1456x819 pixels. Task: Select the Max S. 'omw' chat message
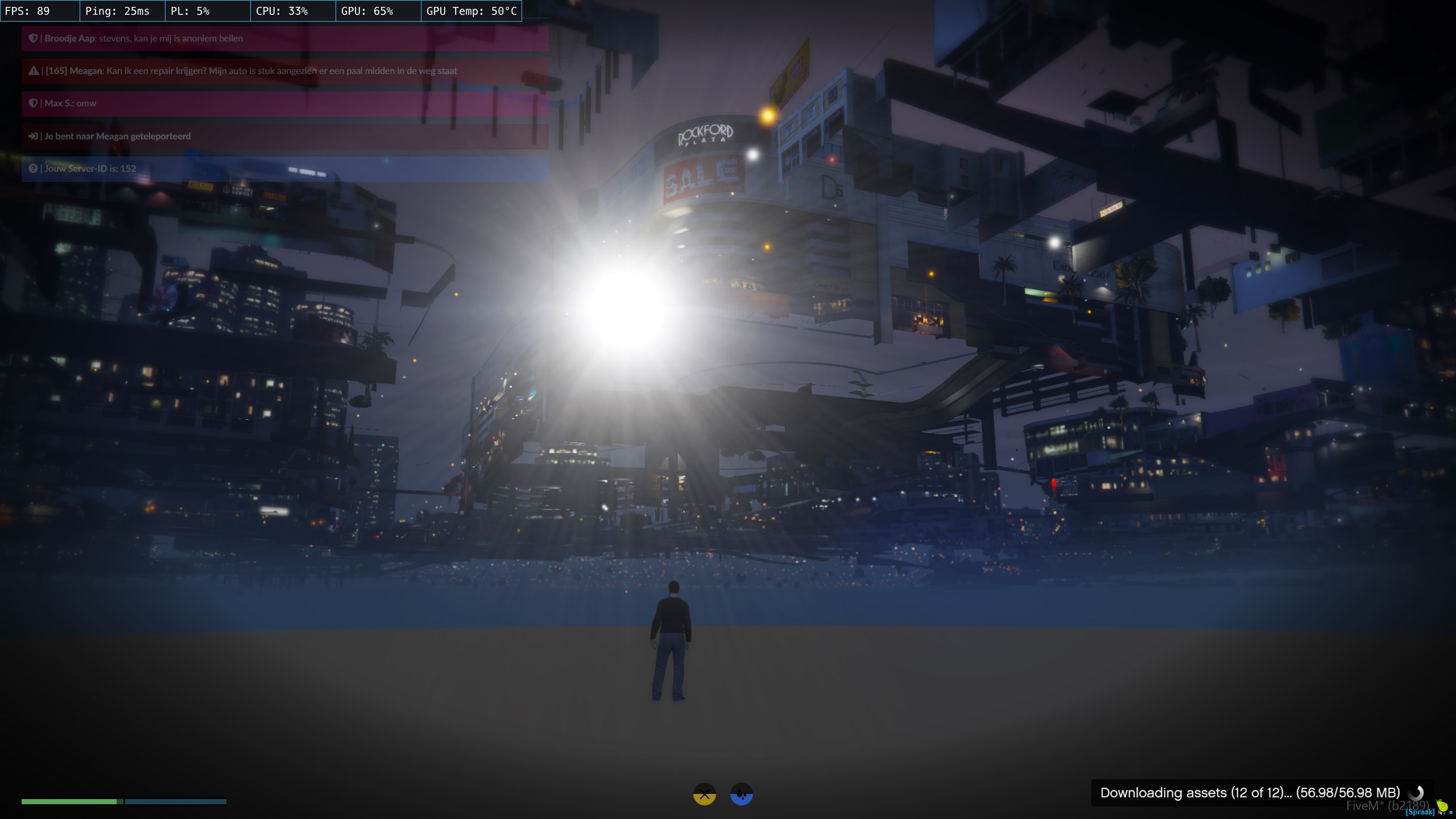(x=284, y=104)
